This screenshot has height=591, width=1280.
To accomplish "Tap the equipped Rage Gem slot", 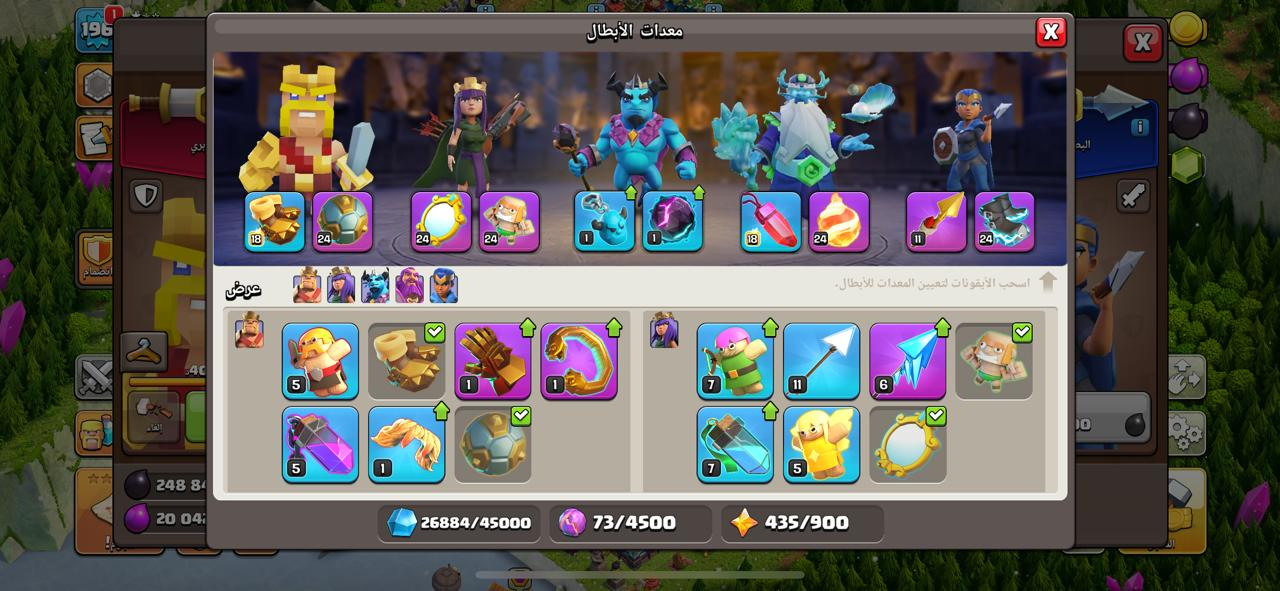I will click(771, 221).
